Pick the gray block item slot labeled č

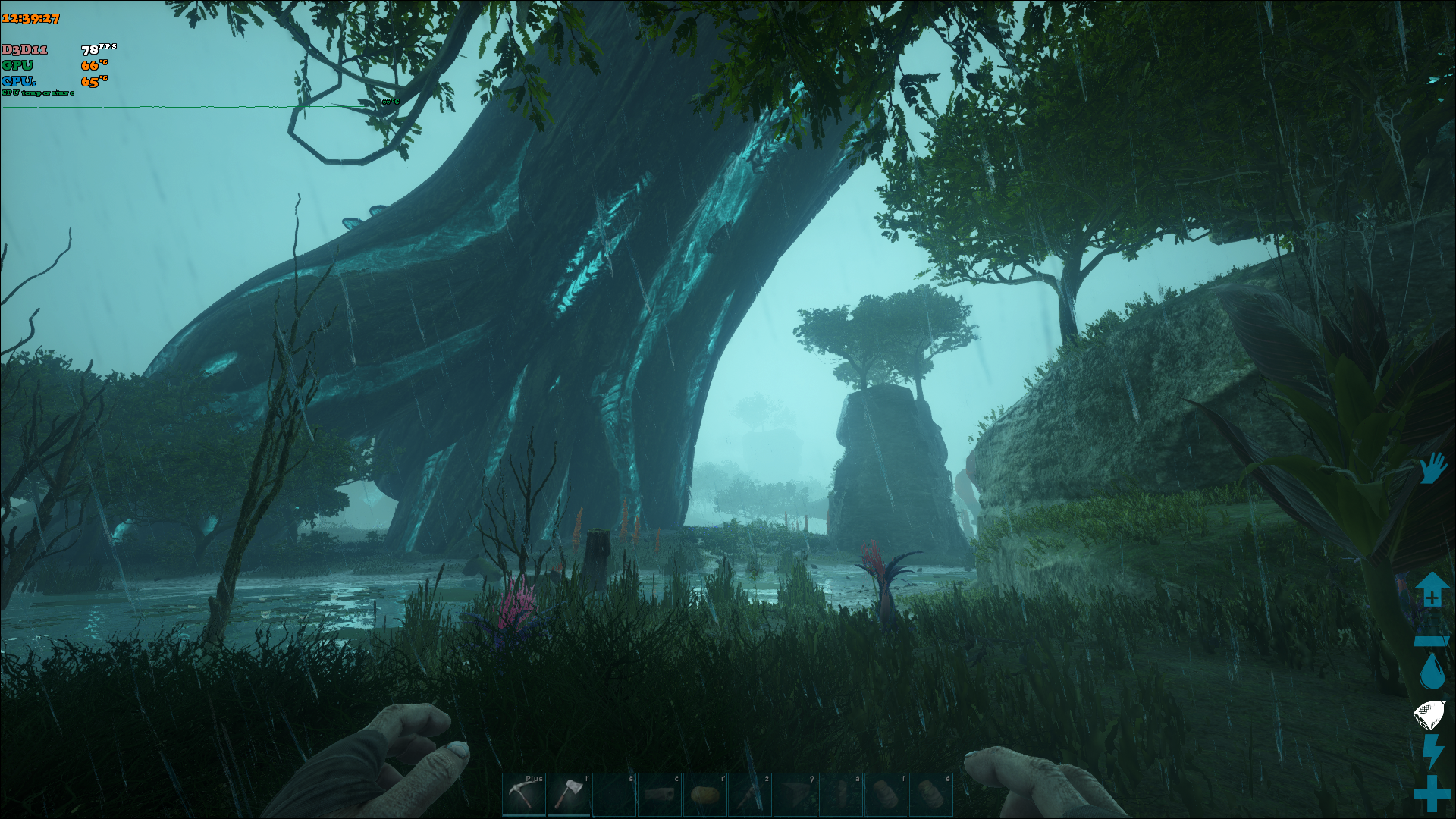click(x=659, y=794)
